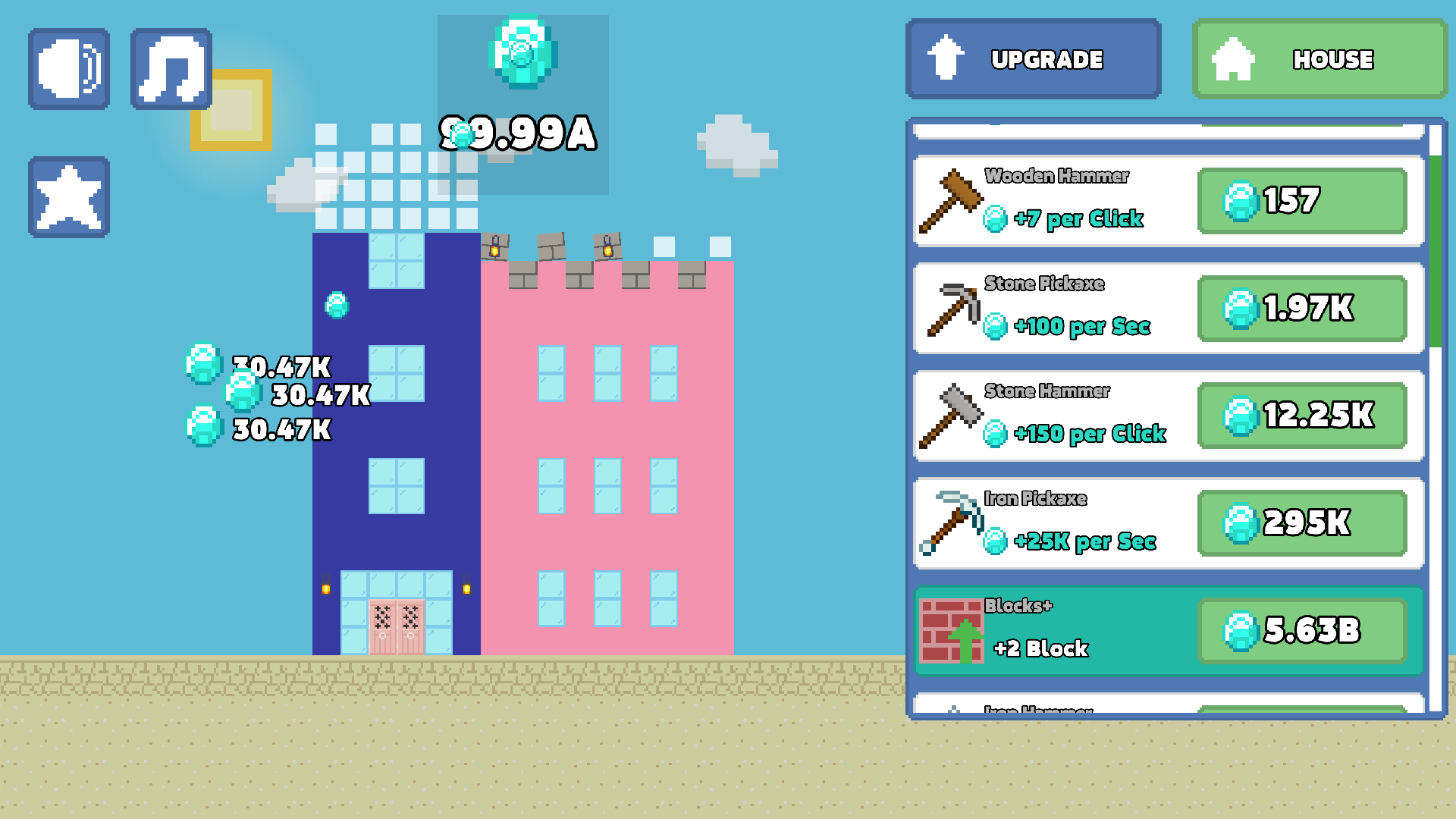Buy the Stone Hammer for 12.25K
The width and height of the screenshot is (1456, 819).
pyautogui.click(x=1302, y=416)
